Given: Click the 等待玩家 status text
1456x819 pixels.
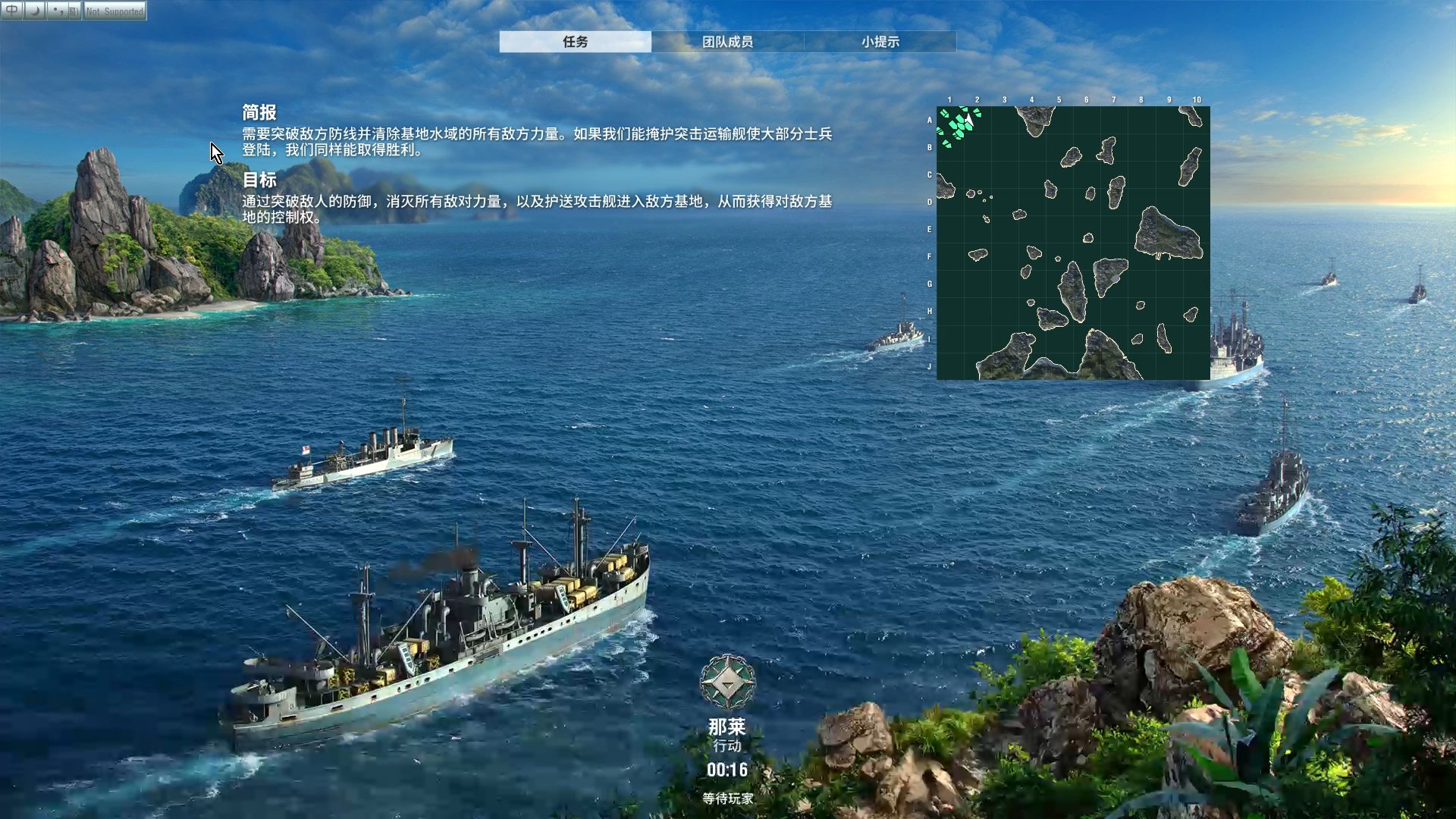Looking at the screenshot, I should click(726, 799).
